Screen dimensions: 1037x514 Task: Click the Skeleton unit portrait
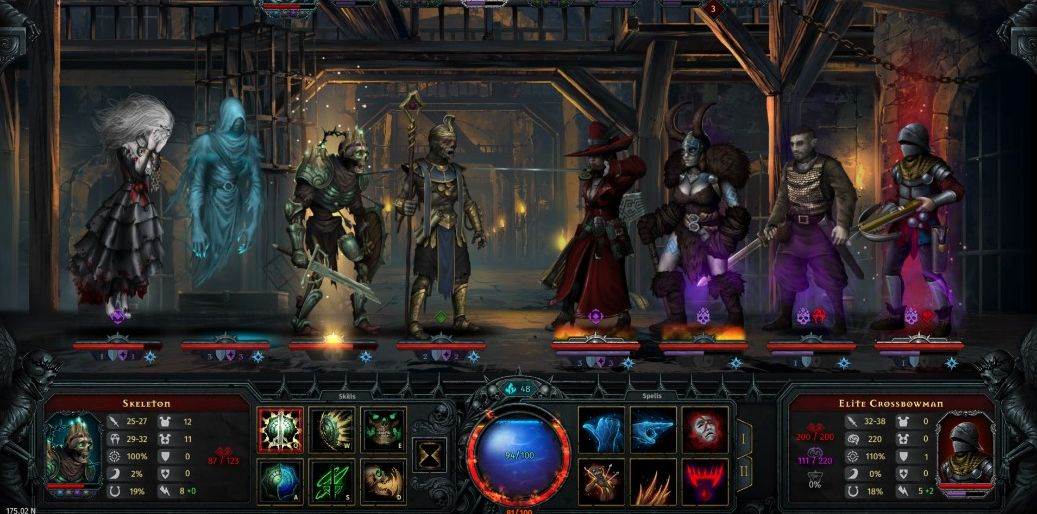point(73,450)
